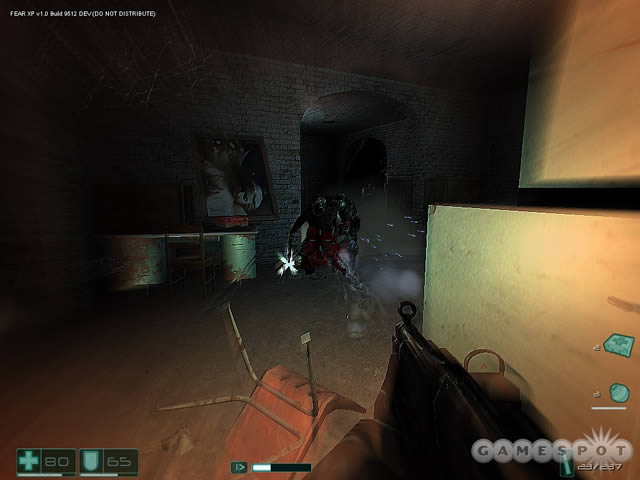
Task: Click the green health cross icon
Action: 30,461
